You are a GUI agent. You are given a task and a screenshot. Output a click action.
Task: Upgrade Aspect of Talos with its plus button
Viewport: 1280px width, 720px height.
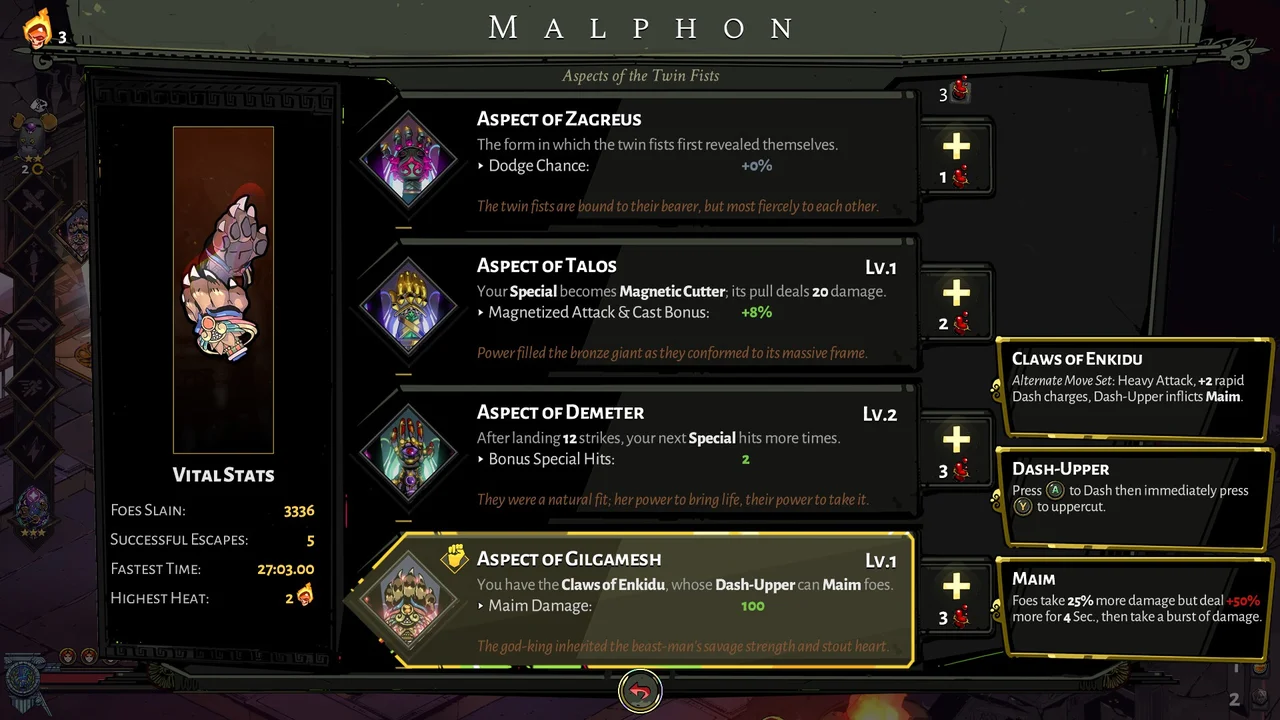(956, 293)
